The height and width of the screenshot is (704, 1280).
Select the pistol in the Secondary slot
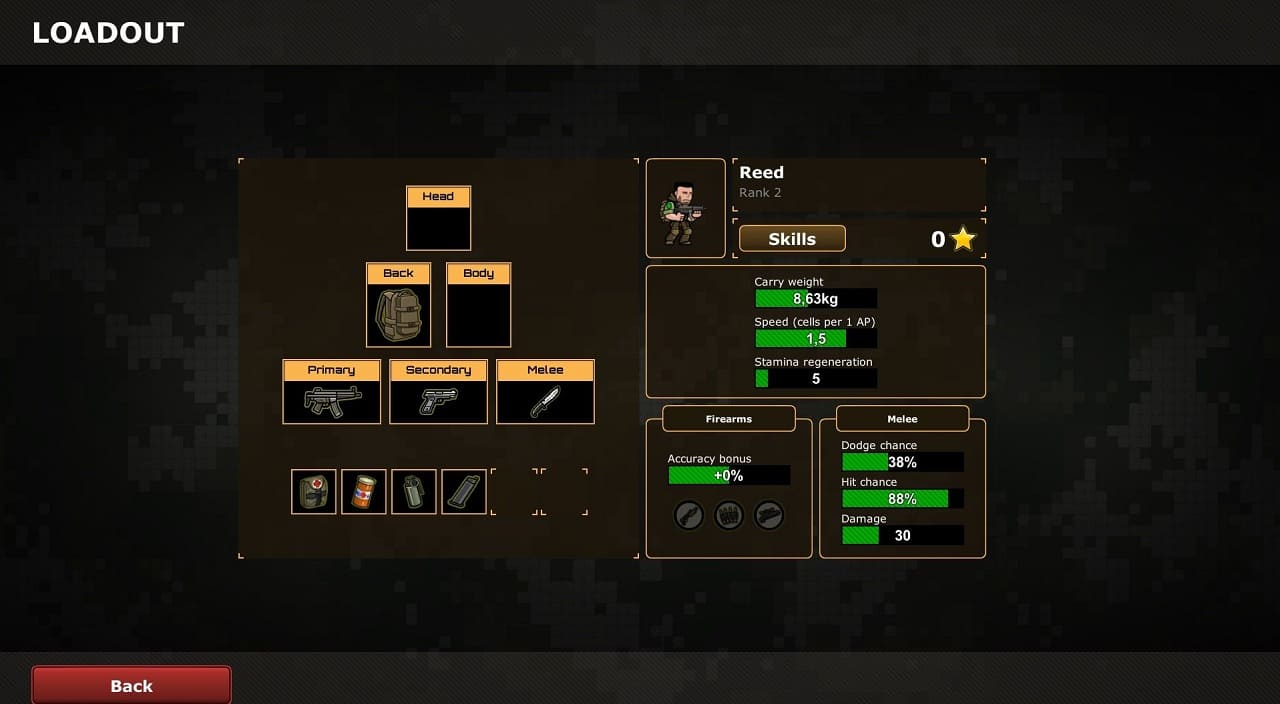click(x=438, y=401)
